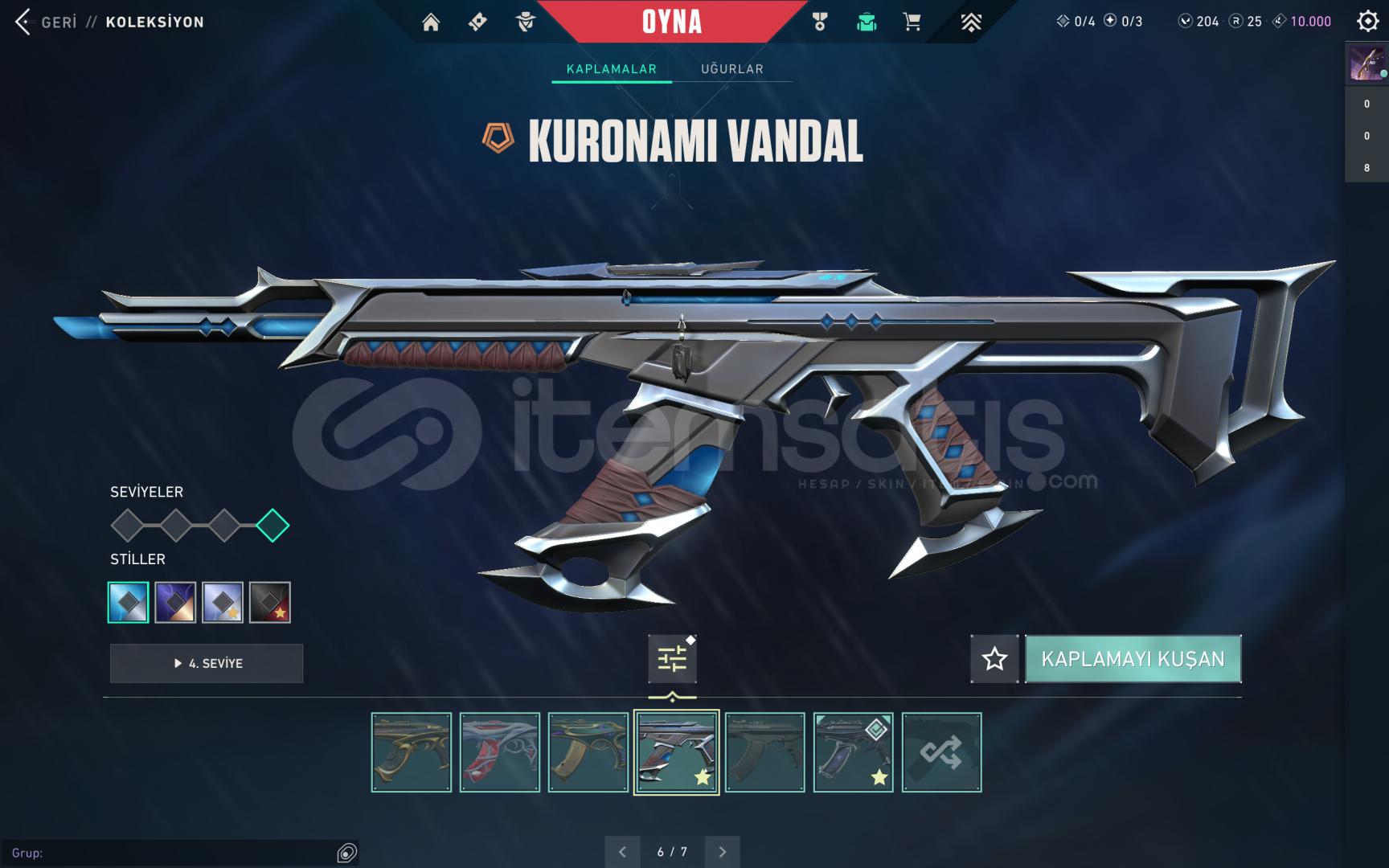The image size is (1389, 868).
Task: Switch to the UĞURLAR tab
Action: 732,69
